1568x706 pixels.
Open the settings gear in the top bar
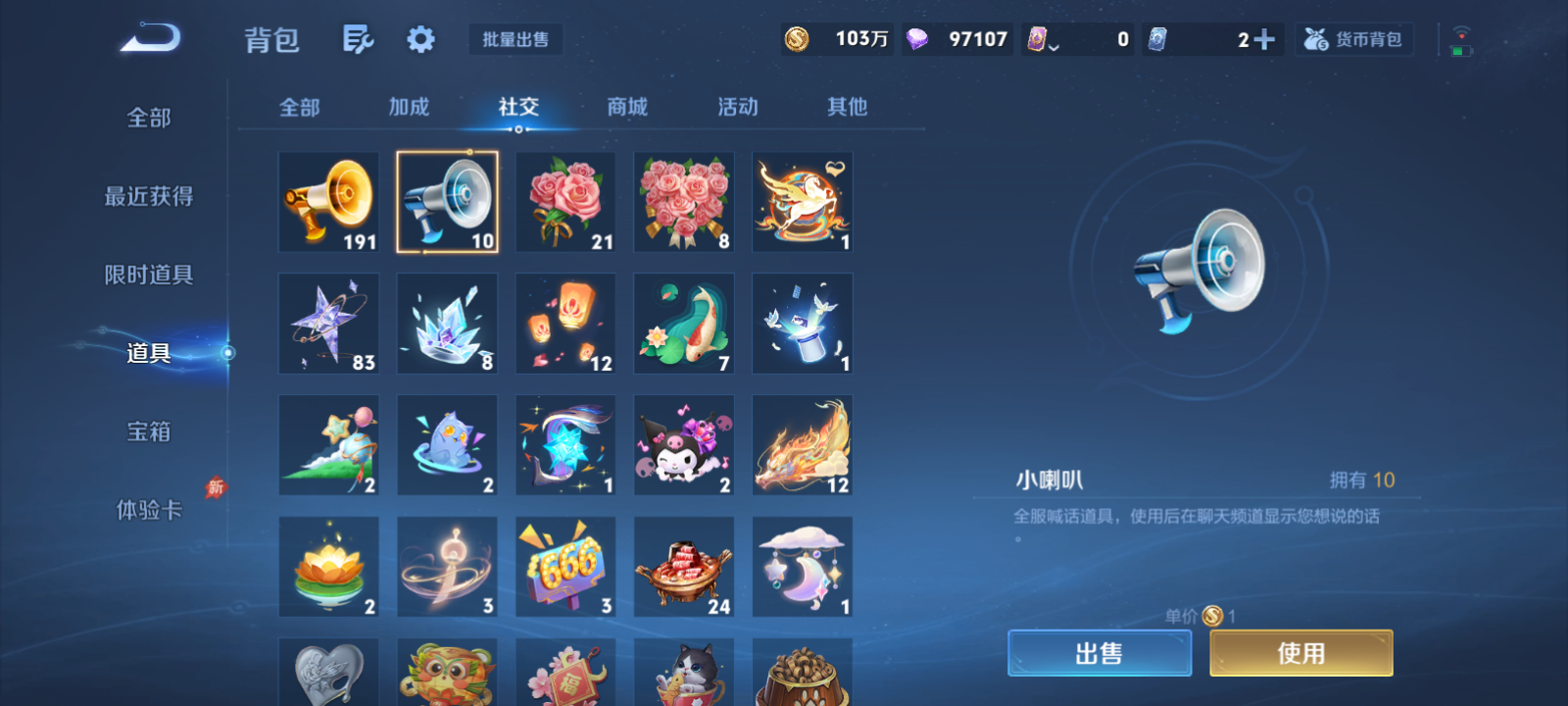tap(420, 39)
